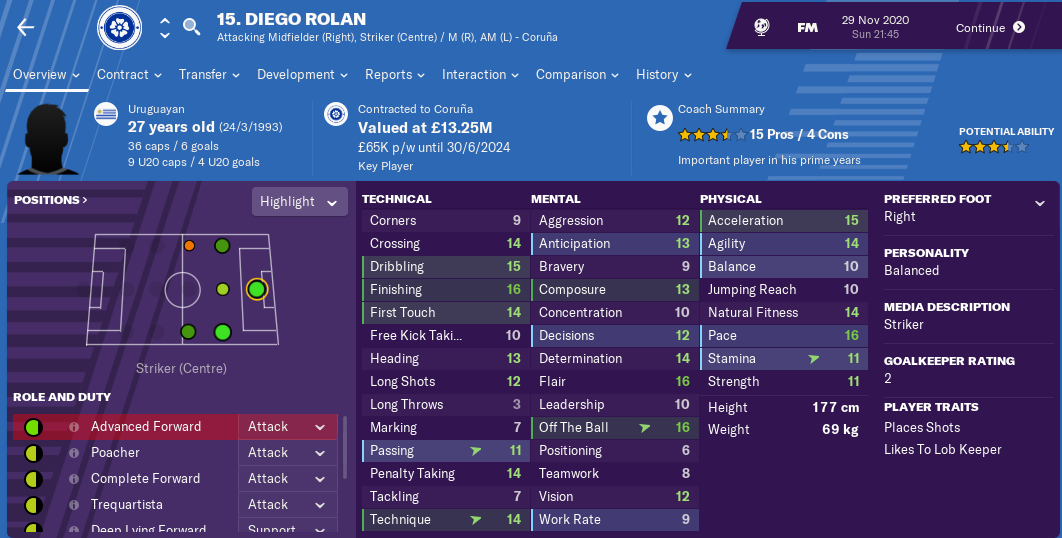Expand the Positions panel header
This screenshot has width=1062, height=538.
[x=51, y=200]
